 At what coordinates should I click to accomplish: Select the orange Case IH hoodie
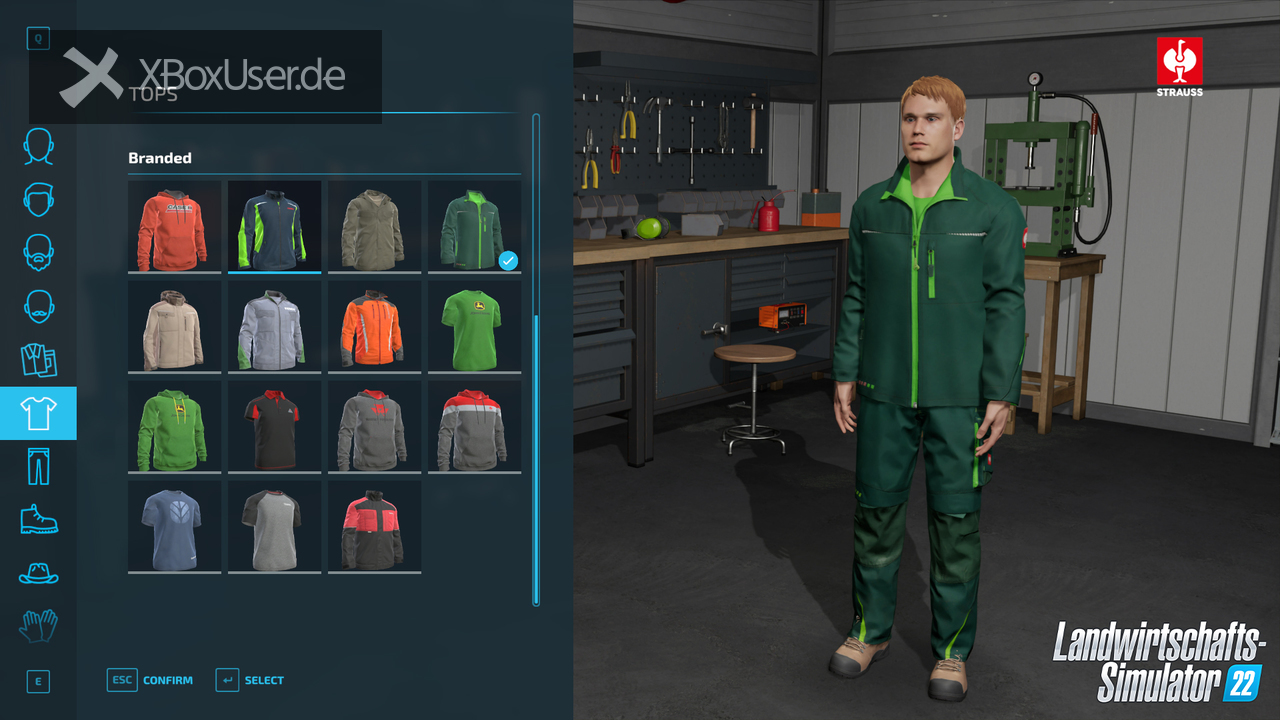point(174,226)
